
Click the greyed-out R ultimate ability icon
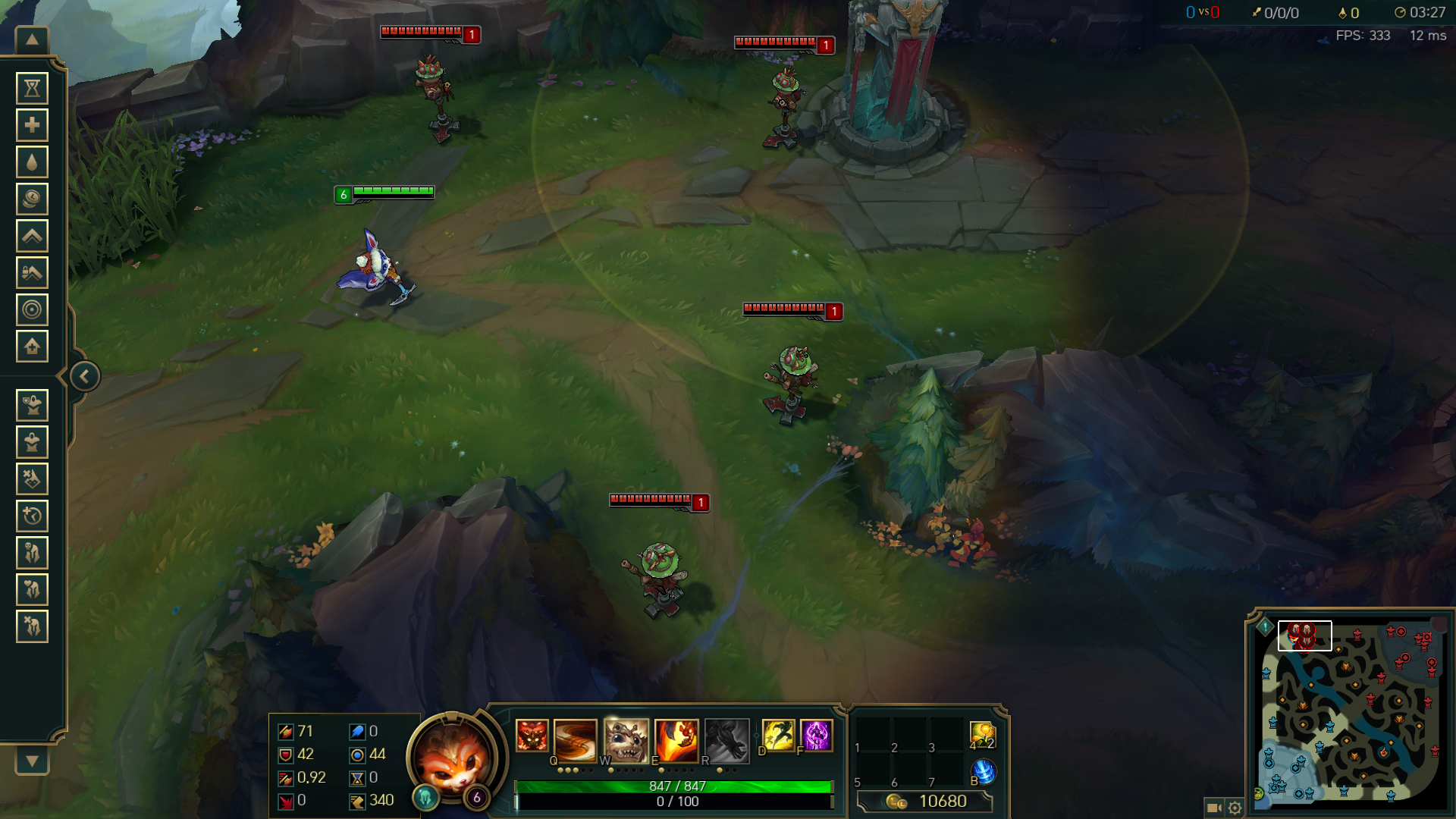726,739
